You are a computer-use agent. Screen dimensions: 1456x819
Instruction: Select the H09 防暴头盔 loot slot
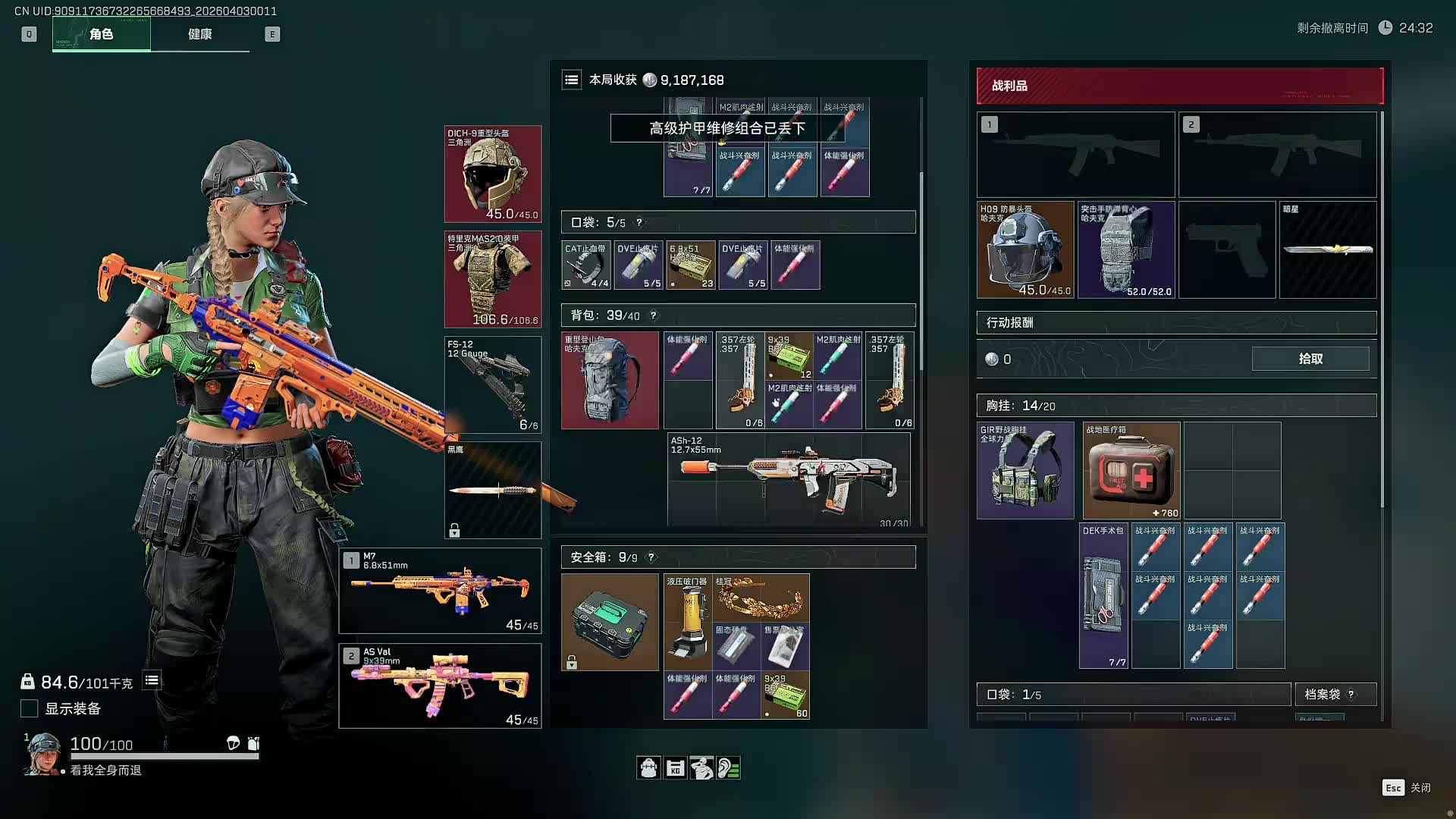1025,249
